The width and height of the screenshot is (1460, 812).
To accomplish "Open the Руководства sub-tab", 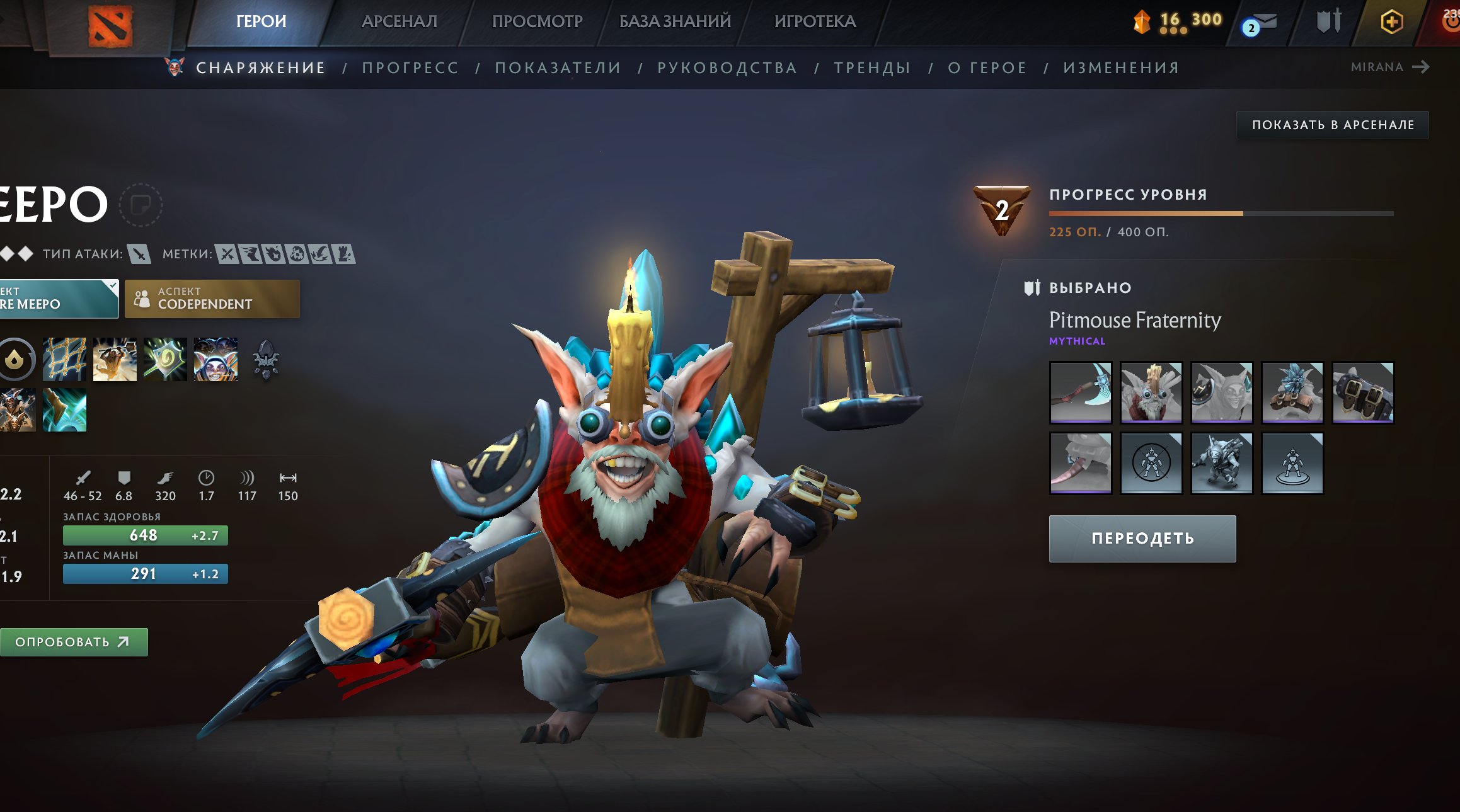I will coord(727,67).
